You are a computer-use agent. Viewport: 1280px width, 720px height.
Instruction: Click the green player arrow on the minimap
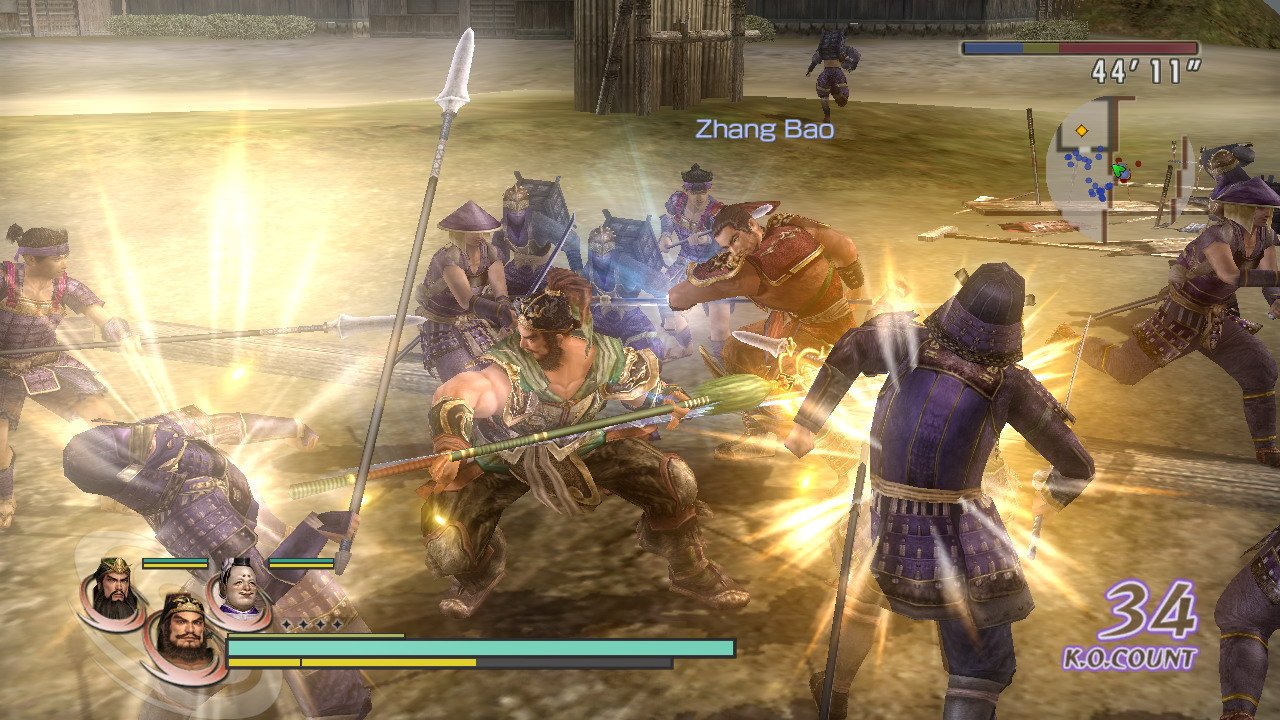point(1119,170)
